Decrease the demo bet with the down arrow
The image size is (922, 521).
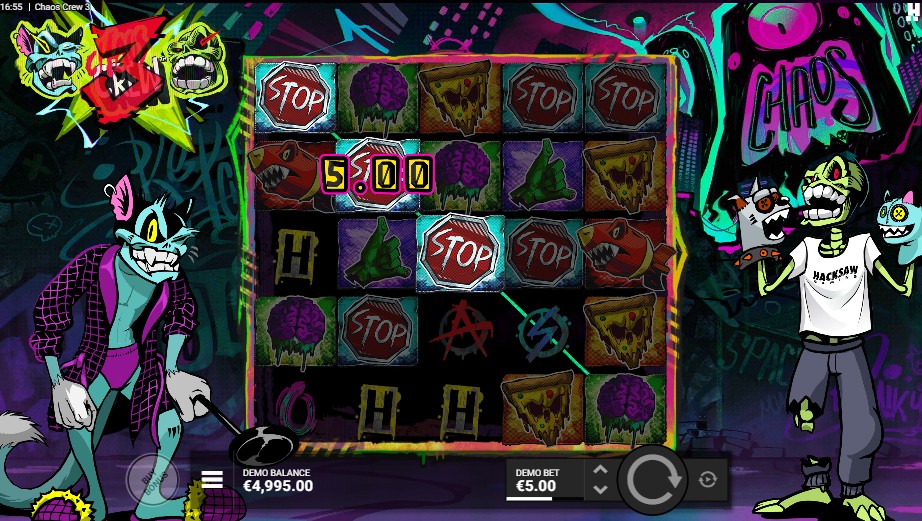[x=600, y=489]
